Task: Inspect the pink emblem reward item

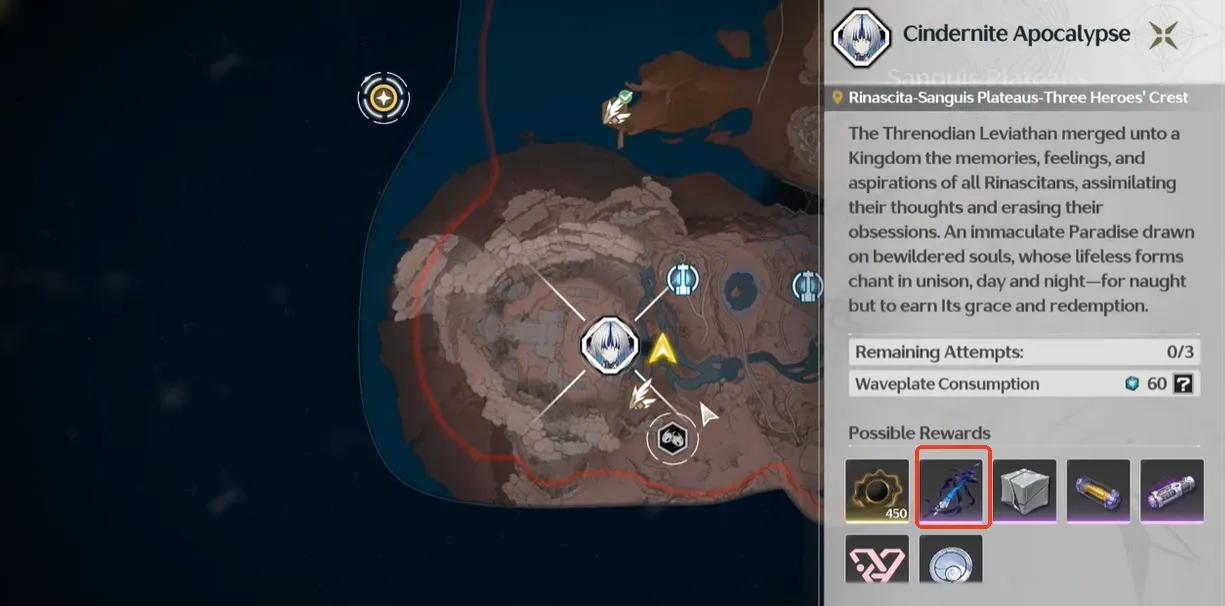Action: point(877,561)
